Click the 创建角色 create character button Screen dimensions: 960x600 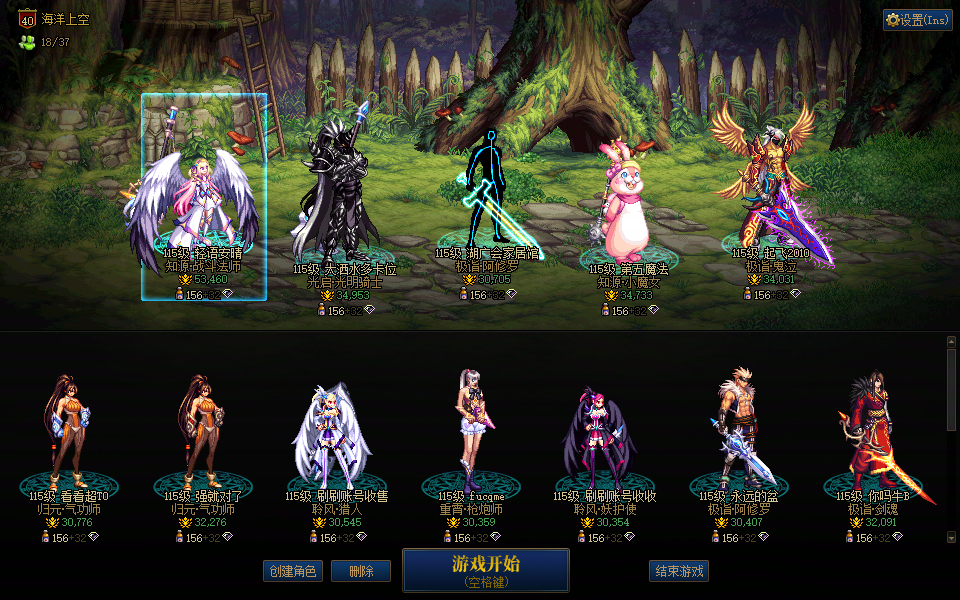point(292,571)
